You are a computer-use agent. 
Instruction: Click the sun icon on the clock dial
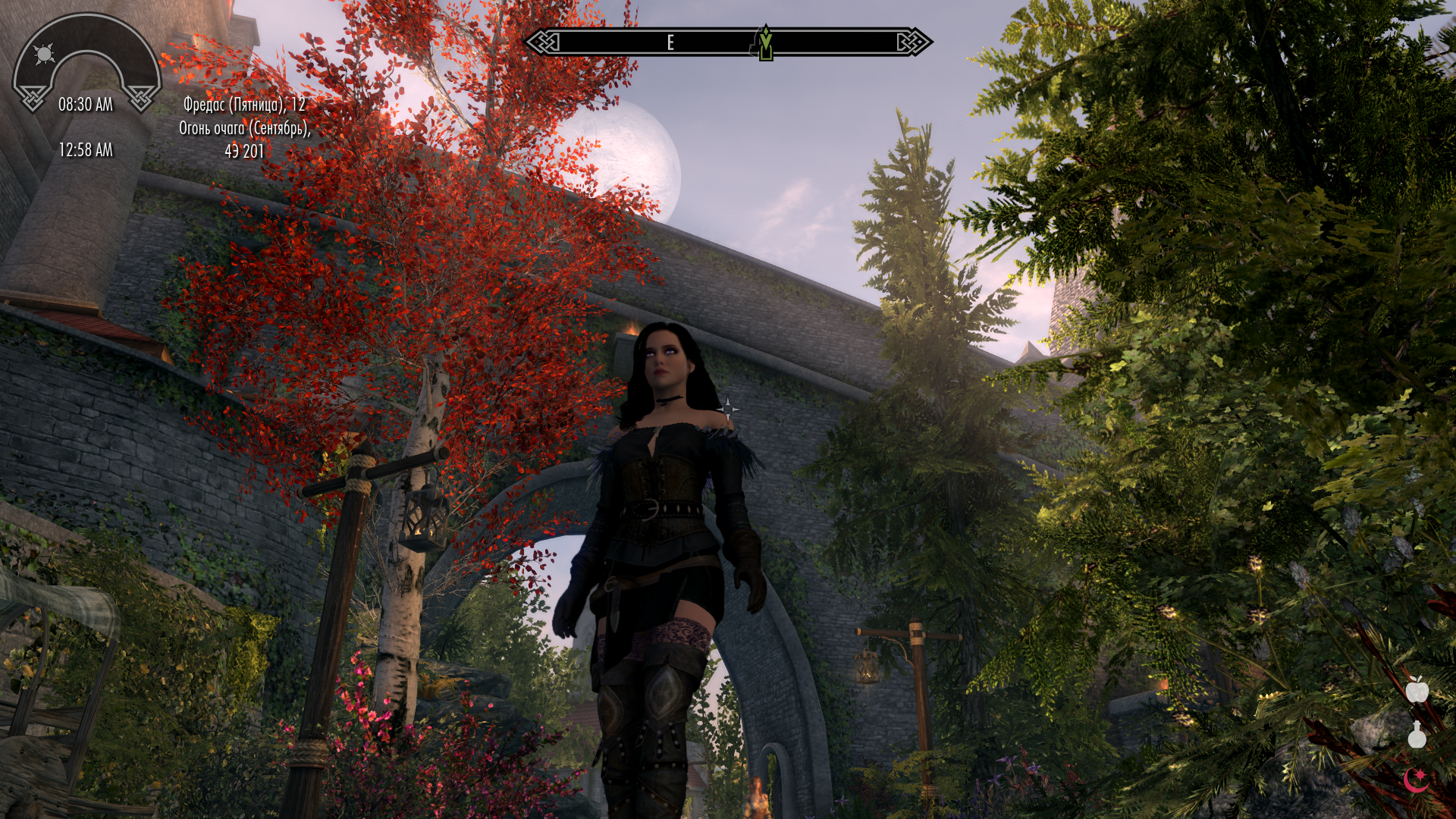(x=45, y=55)
